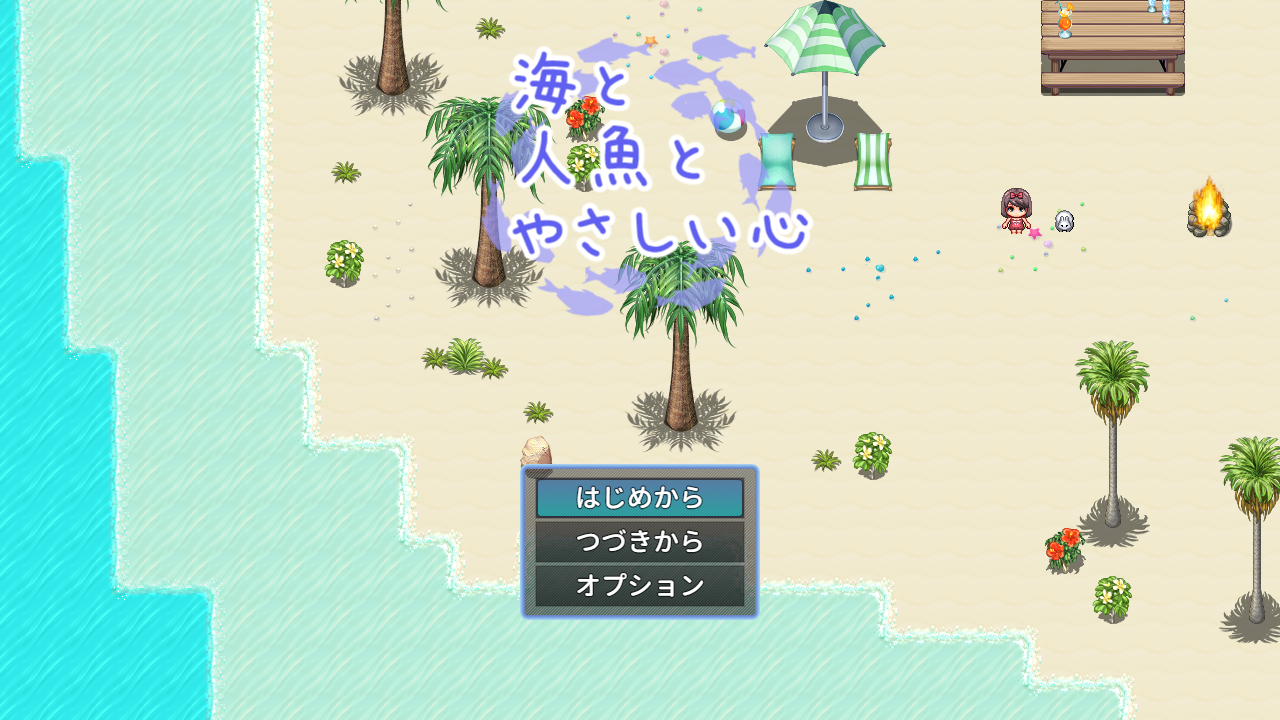
Task: Click the campfire on the right side
Action: pyautogui.click(x=1207, y=210)
